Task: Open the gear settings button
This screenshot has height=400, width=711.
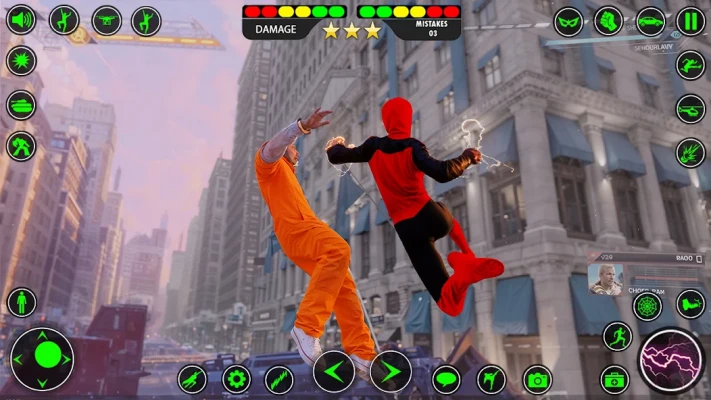Action: click(236, 379)
